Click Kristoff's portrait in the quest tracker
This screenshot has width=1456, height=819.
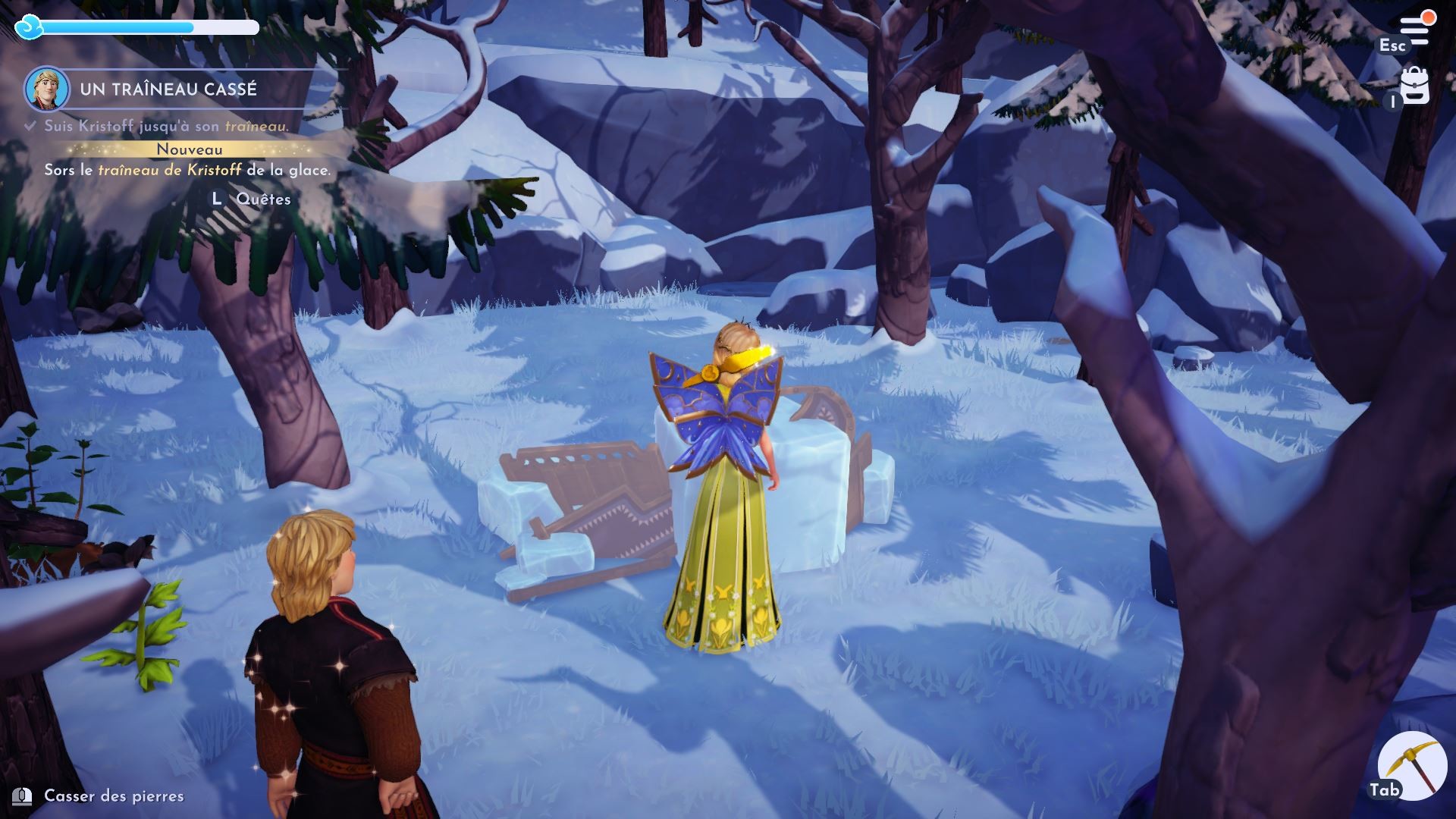(45, 88)
